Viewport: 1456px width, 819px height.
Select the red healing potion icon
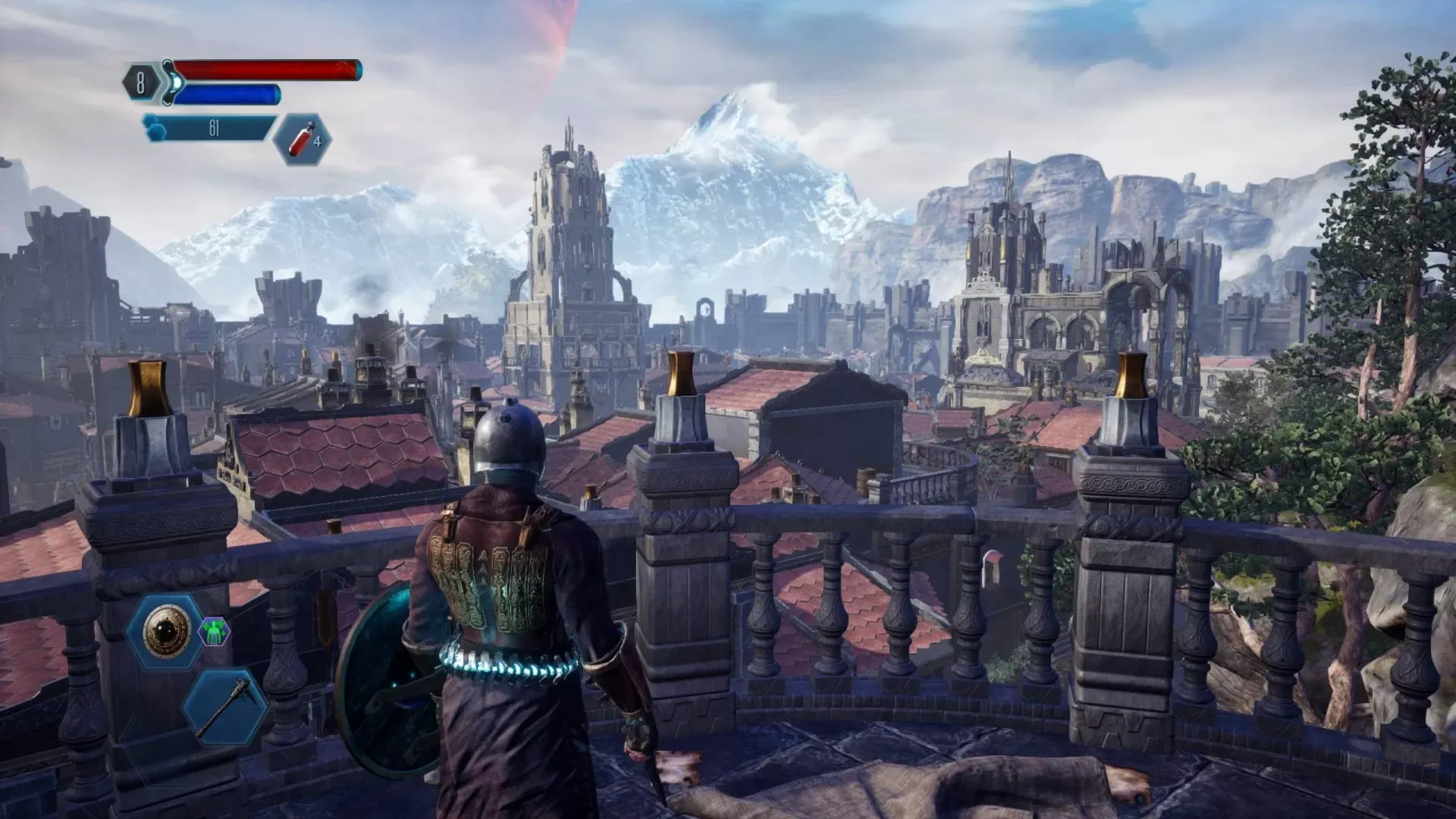pyautogui.click(x=299, y=142)
